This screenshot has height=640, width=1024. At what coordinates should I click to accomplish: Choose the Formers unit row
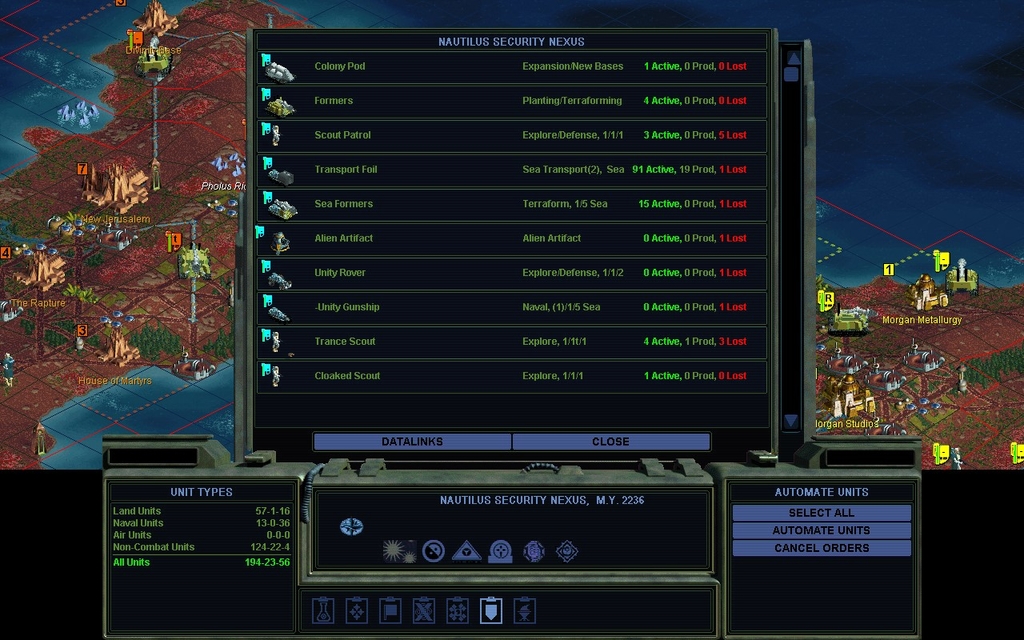pyautogui.click(x=512, y=101)
